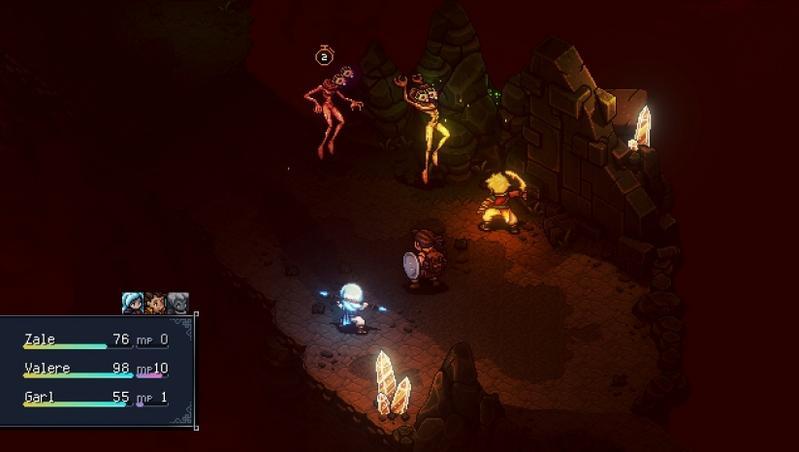Screen dimensions: 799x452
Task: Choose Valere's row in the party panel
Action: point(96,370)
